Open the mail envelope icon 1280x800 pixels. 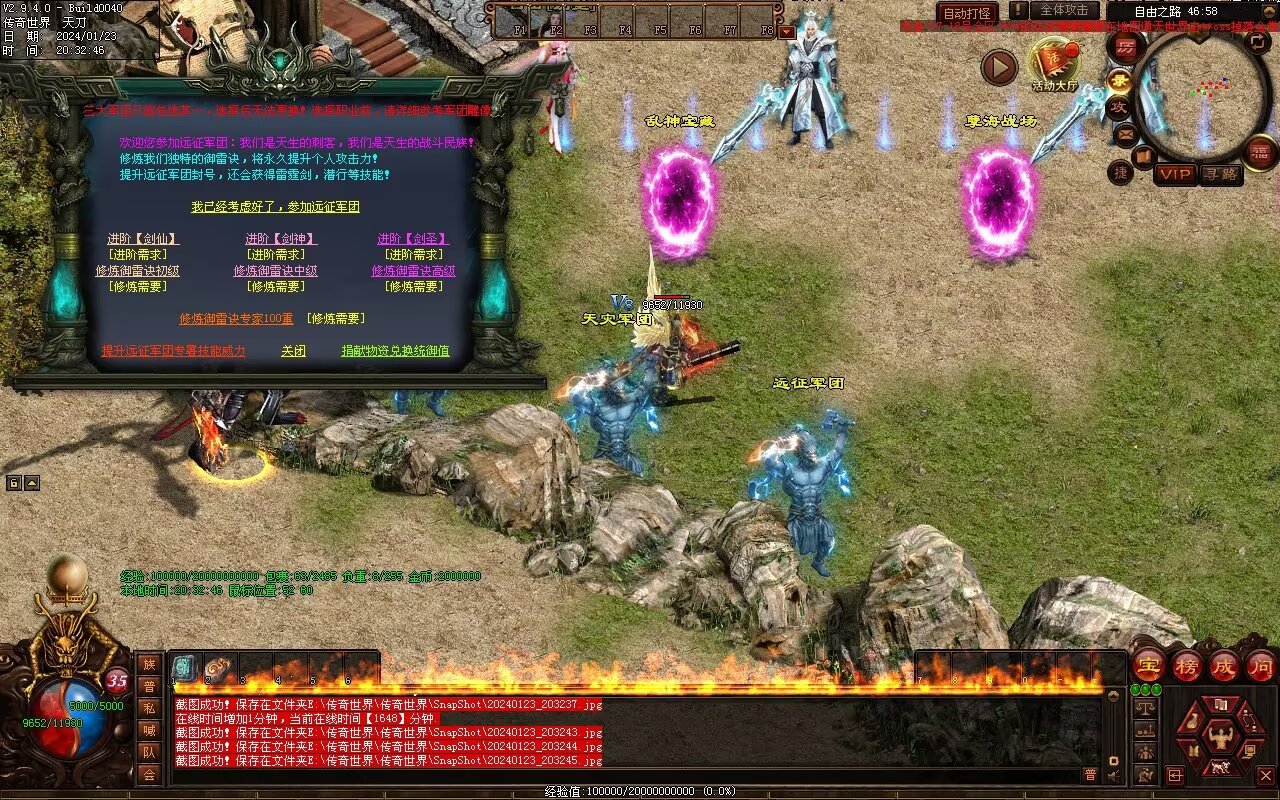pos(1127,133)
